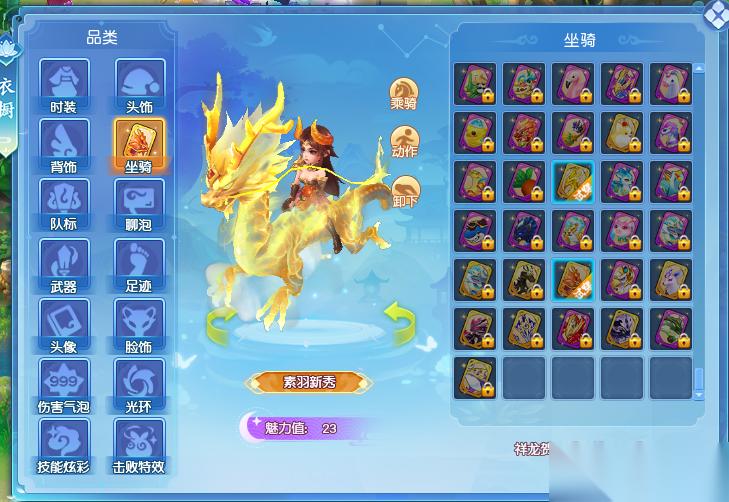Open the 技能炫彩 skill effects category
The height and width of the screenshot is (502, 729).
click(x=63, y=445)
